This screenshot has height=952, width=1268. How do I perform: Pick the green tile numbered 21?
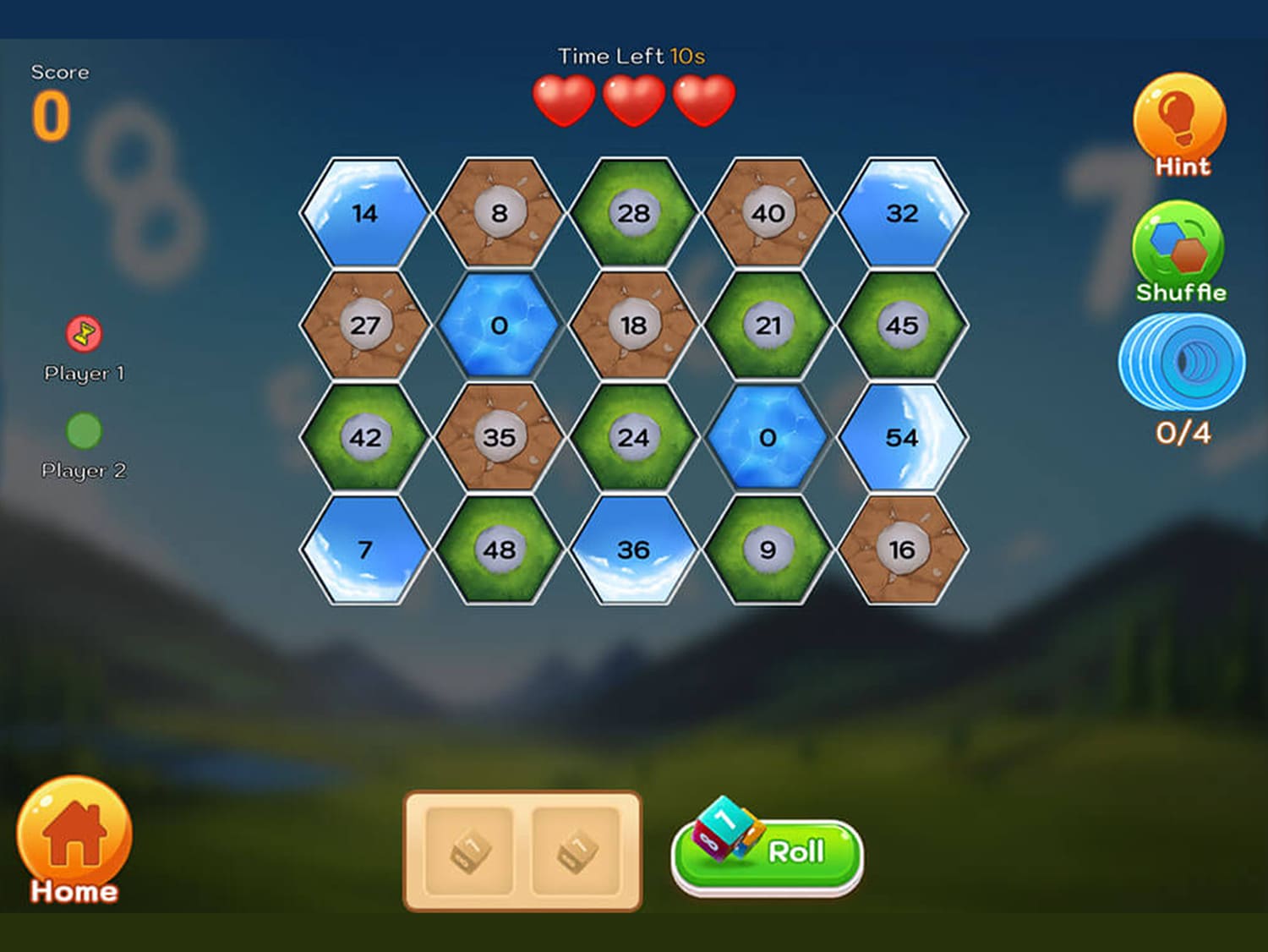[768, 326]
